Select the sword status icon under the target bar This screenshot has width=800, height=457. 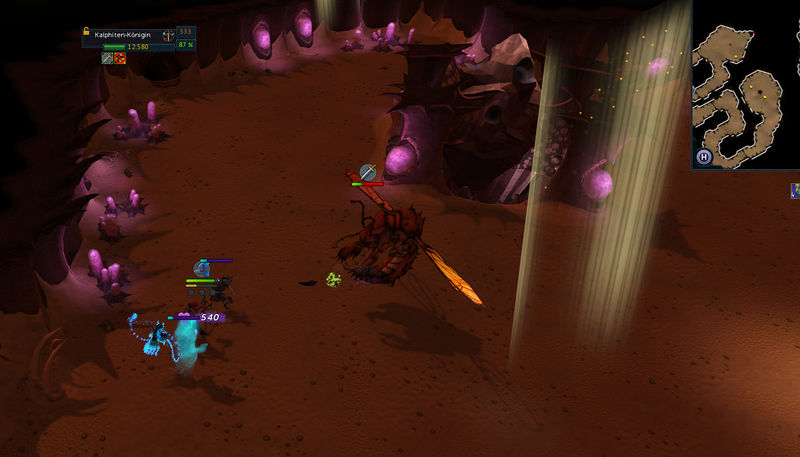click(107, 59)
